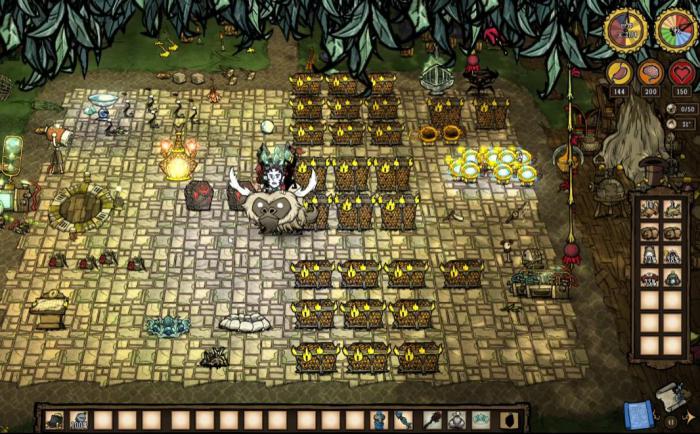The image size is (700, 434).
Task: Select the blue-and-white stacked item beside the hat
Action: [80, 420]
